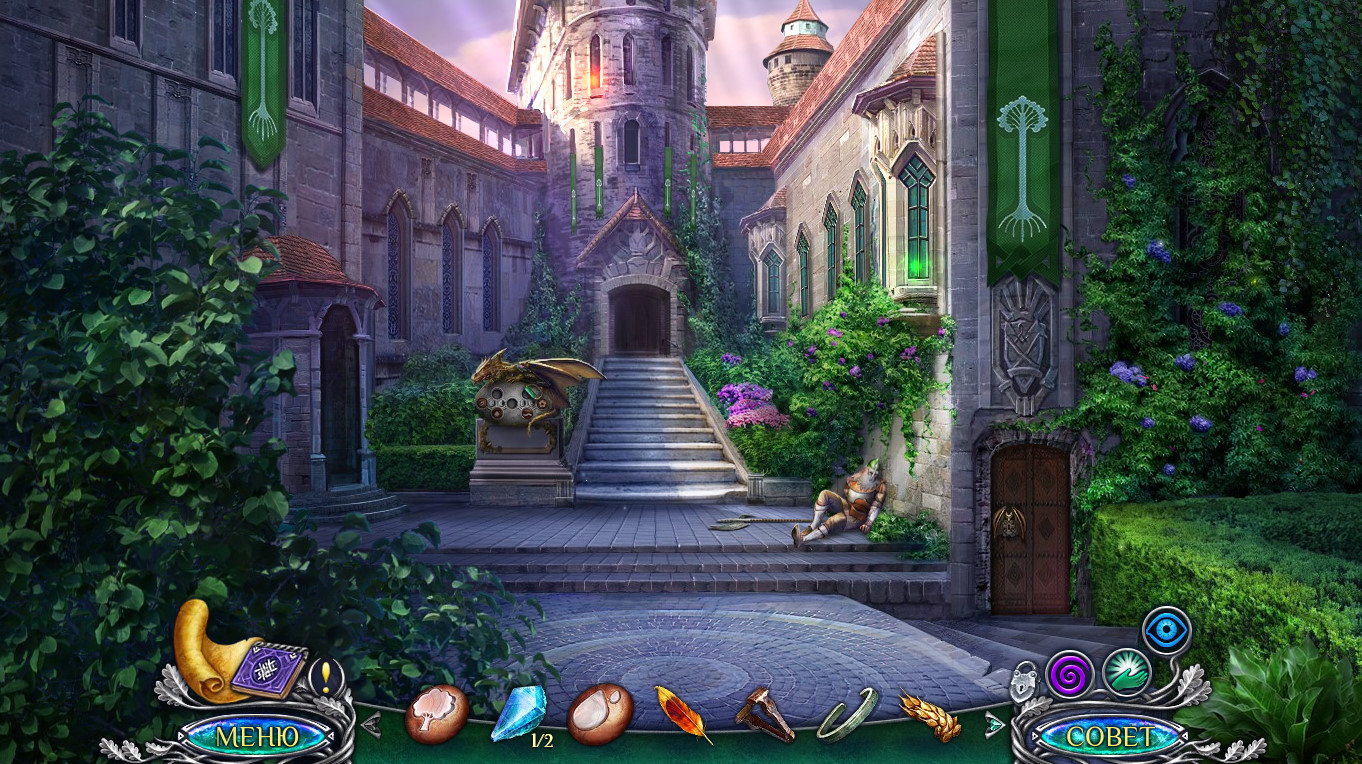The image size is (1362, 764).
Task: Show previous inventory items with left arrow
Action: [x=371, y=723]
